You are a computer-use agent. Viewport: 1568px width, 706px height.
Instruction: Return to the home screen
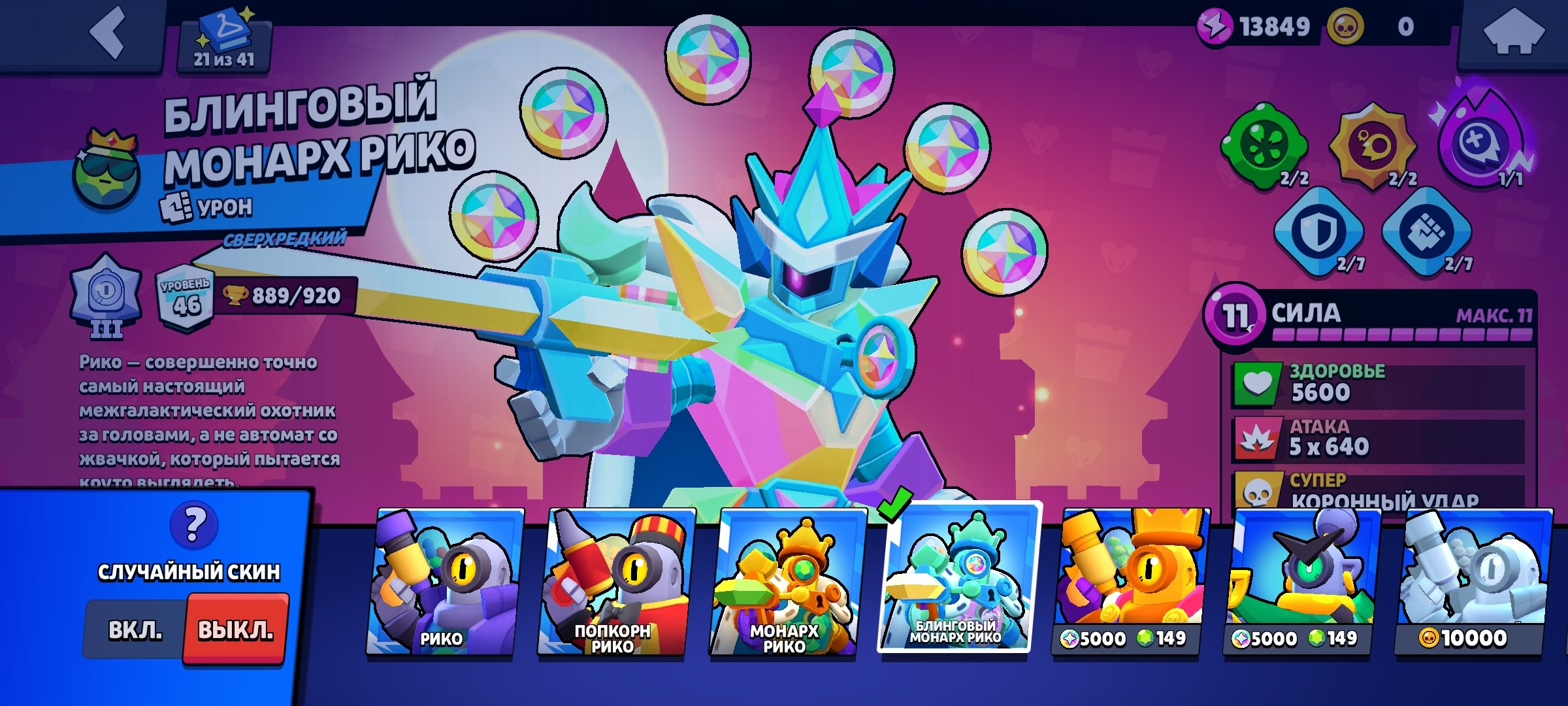click(1512, 33)
